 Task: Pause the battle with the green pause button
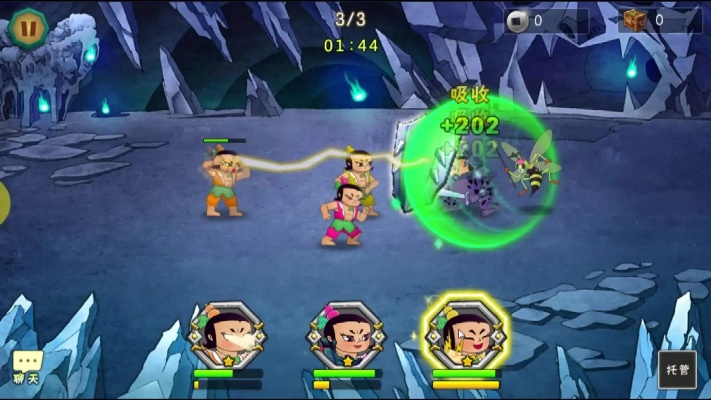27,25
